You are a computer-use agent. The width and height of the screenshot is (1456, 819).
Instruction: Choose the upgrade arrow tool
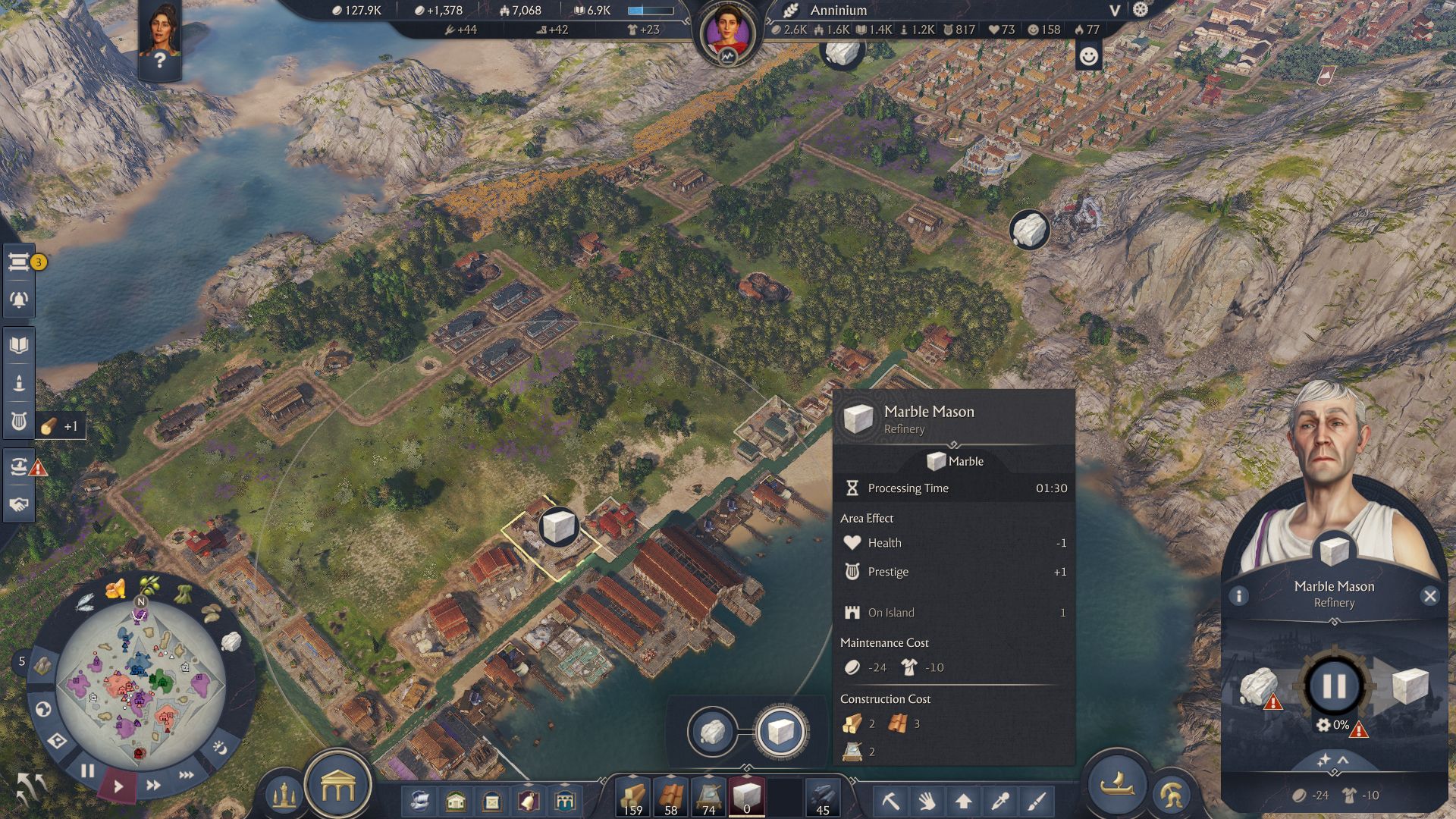pyautogui.click(x=963, y=801)
